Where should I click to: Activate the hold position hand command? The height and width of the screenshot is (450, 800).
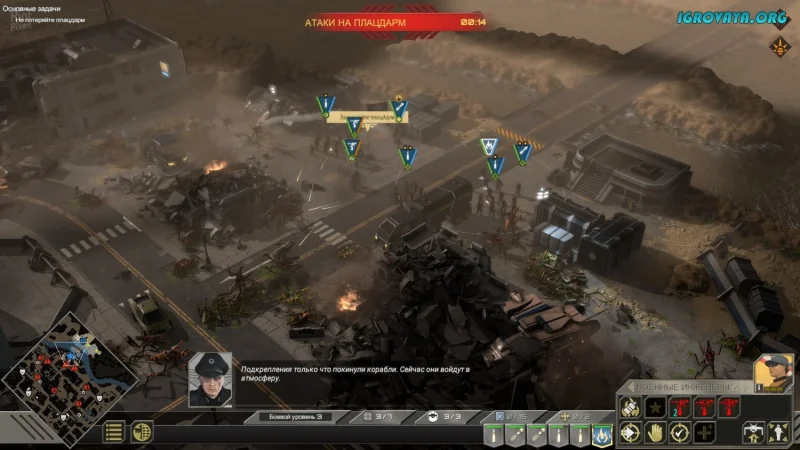tap(655, 432)
